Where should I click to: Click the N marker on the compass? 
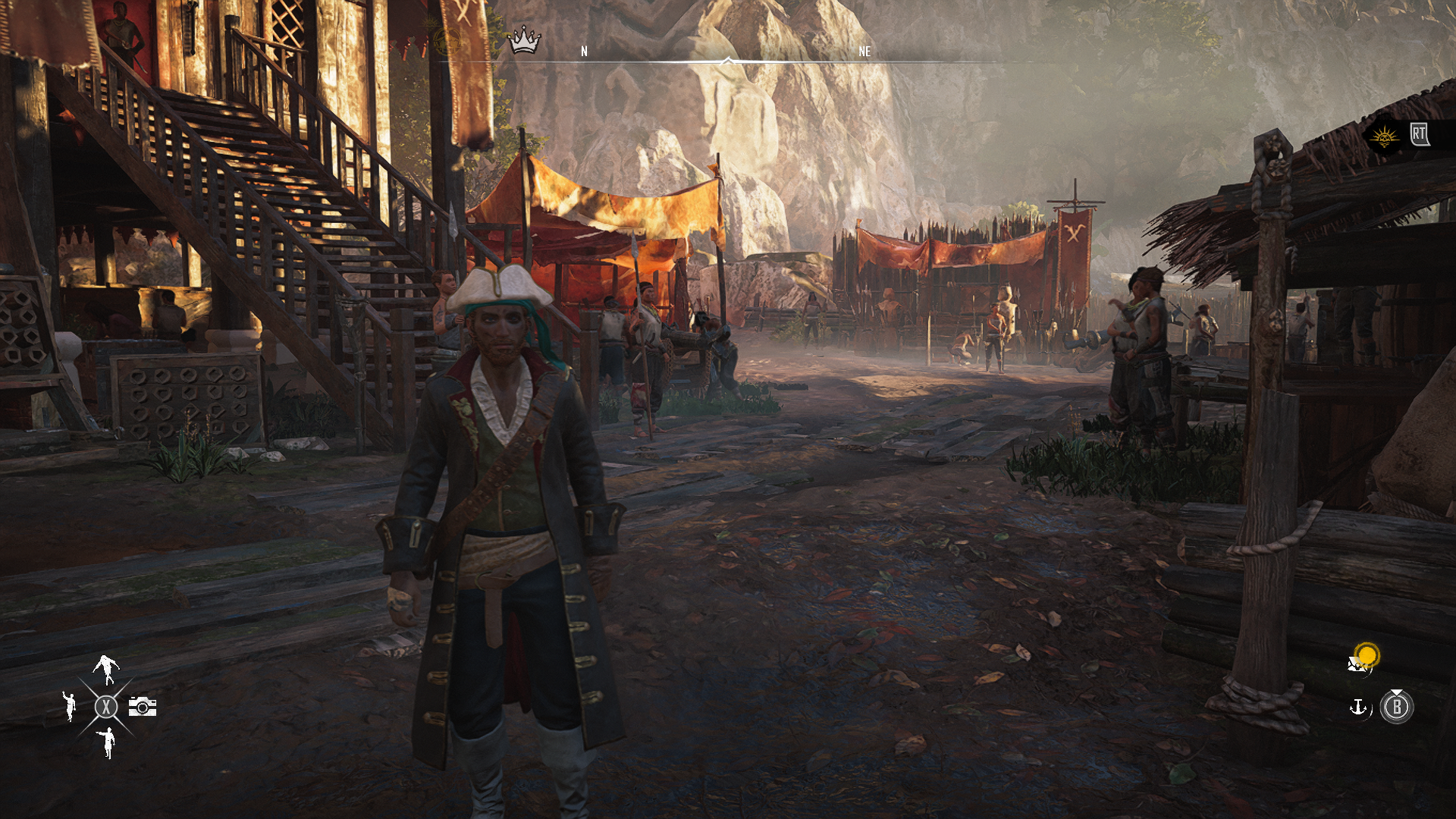pyautogui.click(x=584, y=52)
